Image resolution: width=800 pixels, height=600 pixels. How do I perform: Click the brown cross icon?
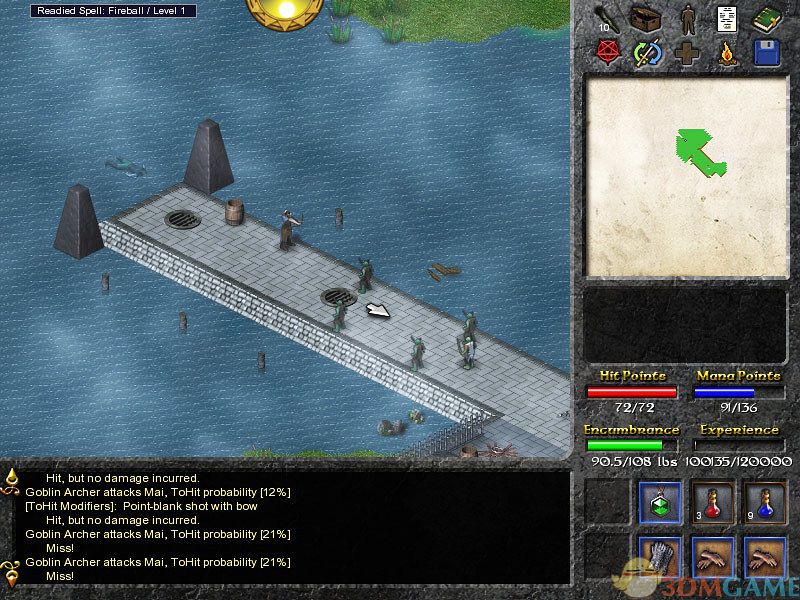pos(688,53)
